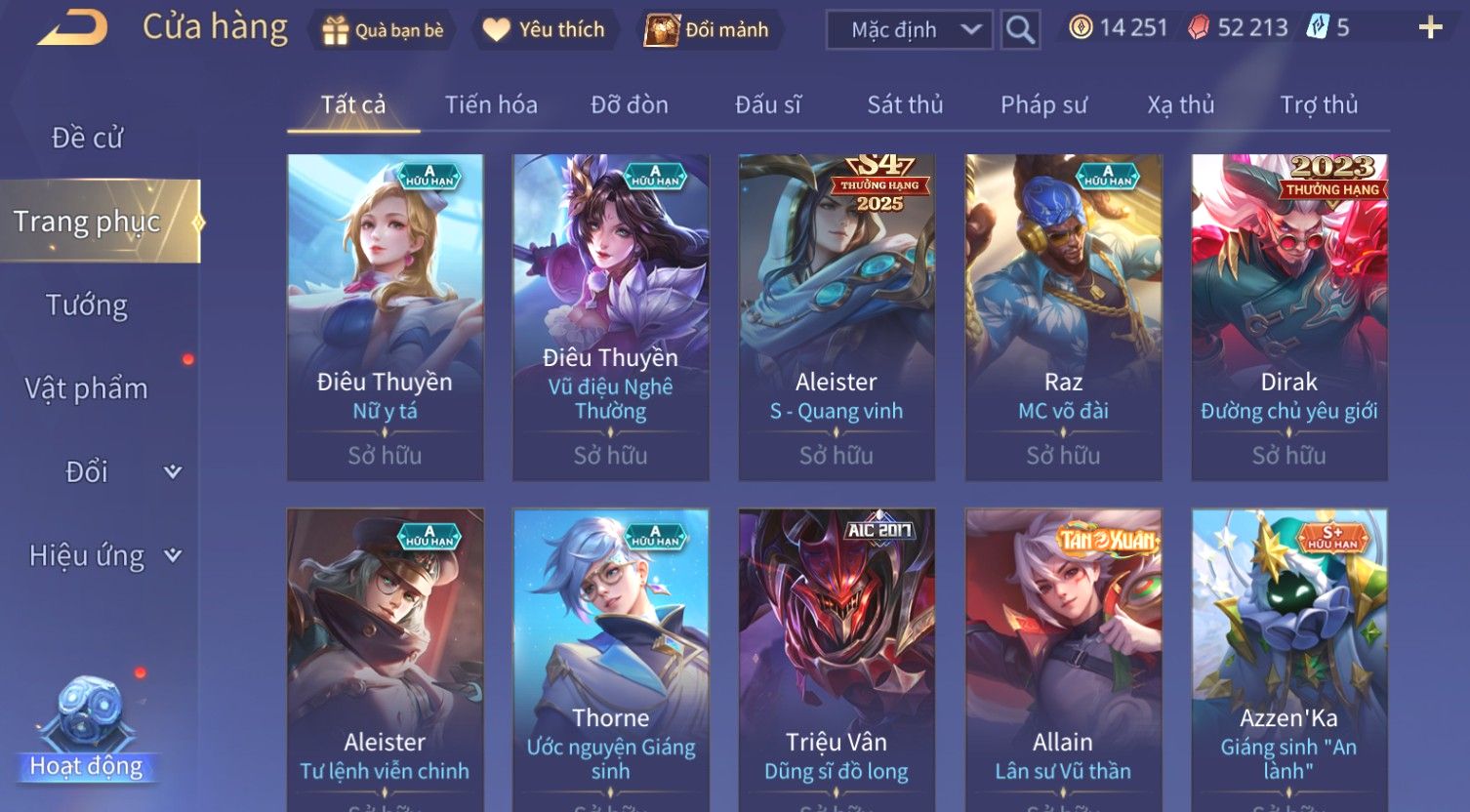1470x812 pixels.
Task: Open Quà bạn bè gift menu
Action: click(383, 30)
